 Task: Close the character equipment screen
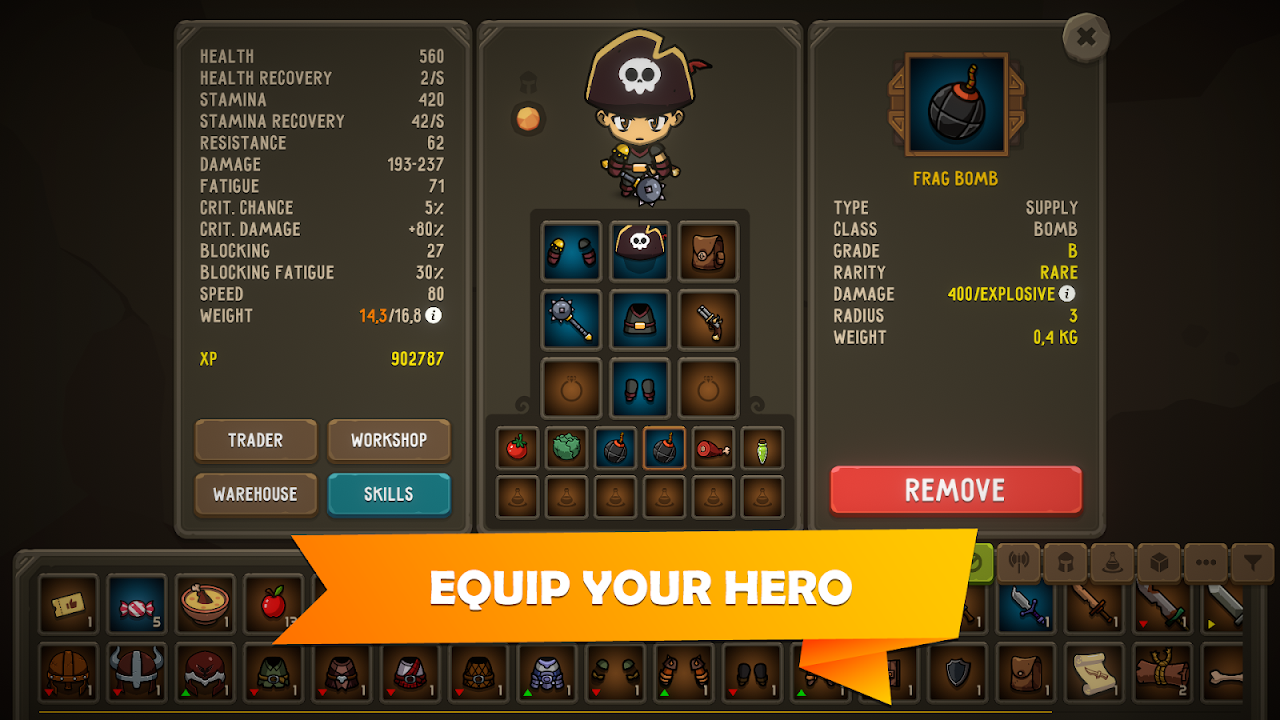(1086, 39)
